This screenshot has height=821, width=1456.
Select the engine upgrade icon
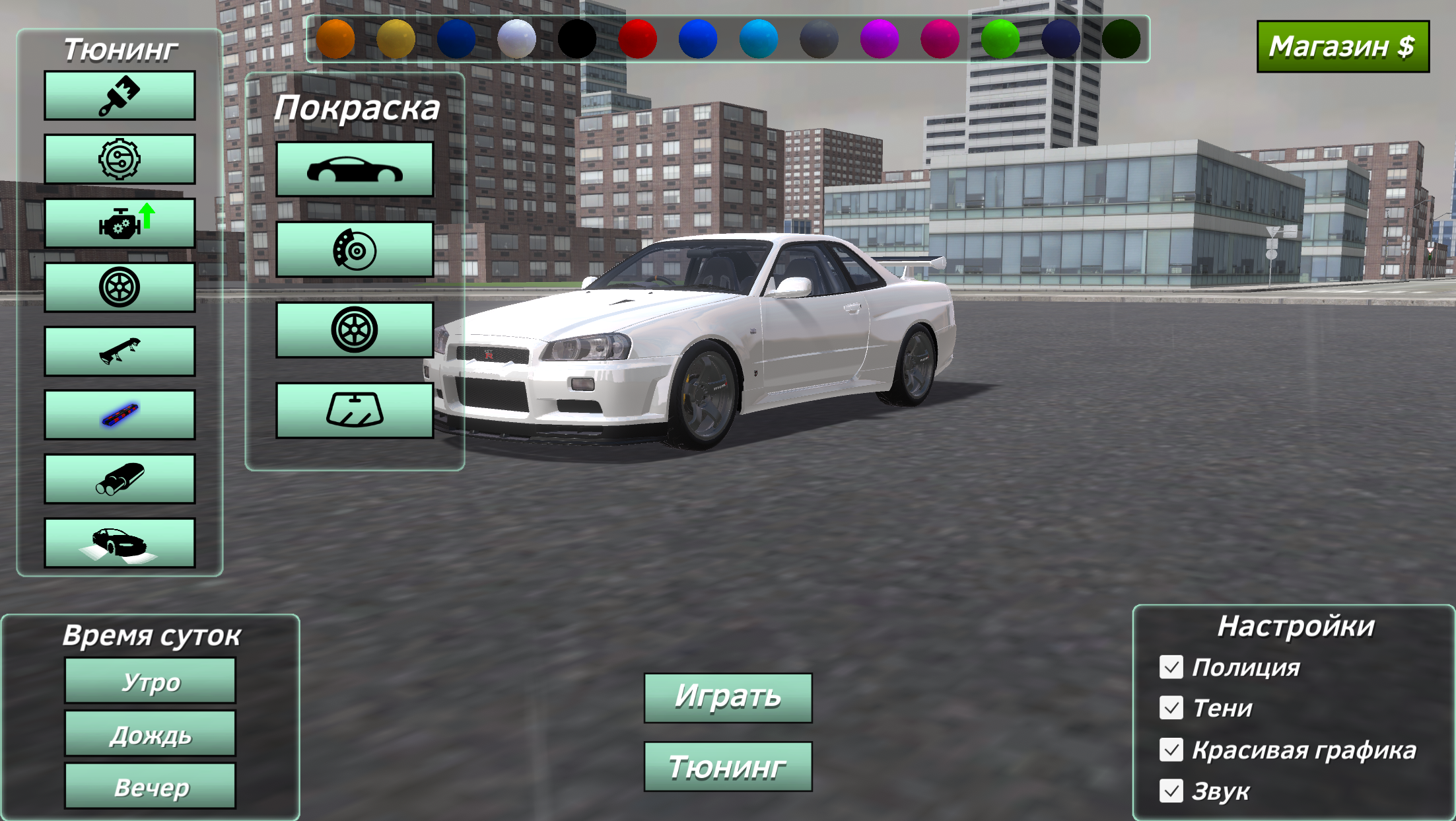pos(119,223)
